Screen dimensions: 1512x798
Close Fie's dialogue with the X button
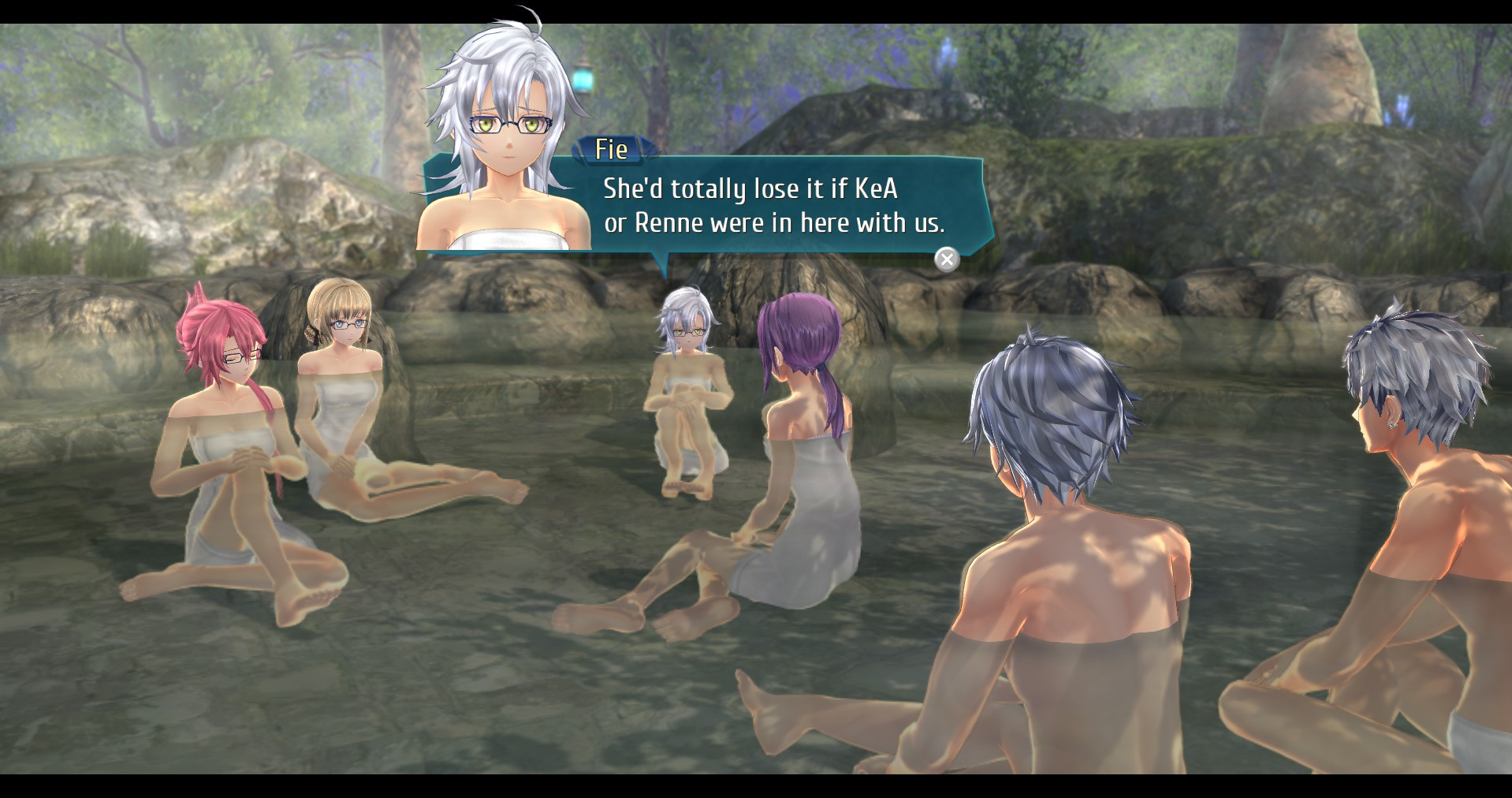tap(947, 259)
